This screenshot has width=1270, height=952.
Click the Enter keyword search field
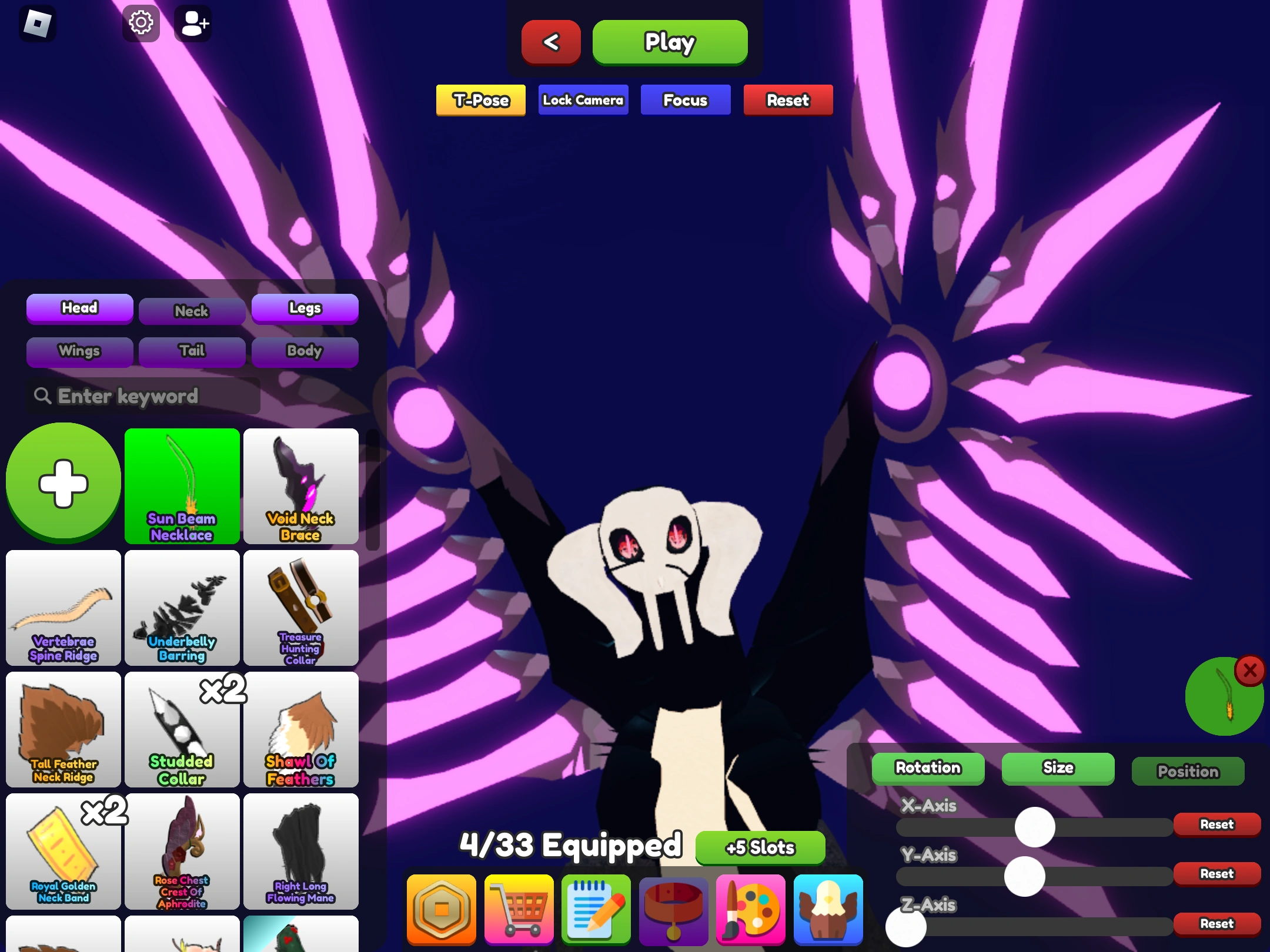(x=144, y=396)
